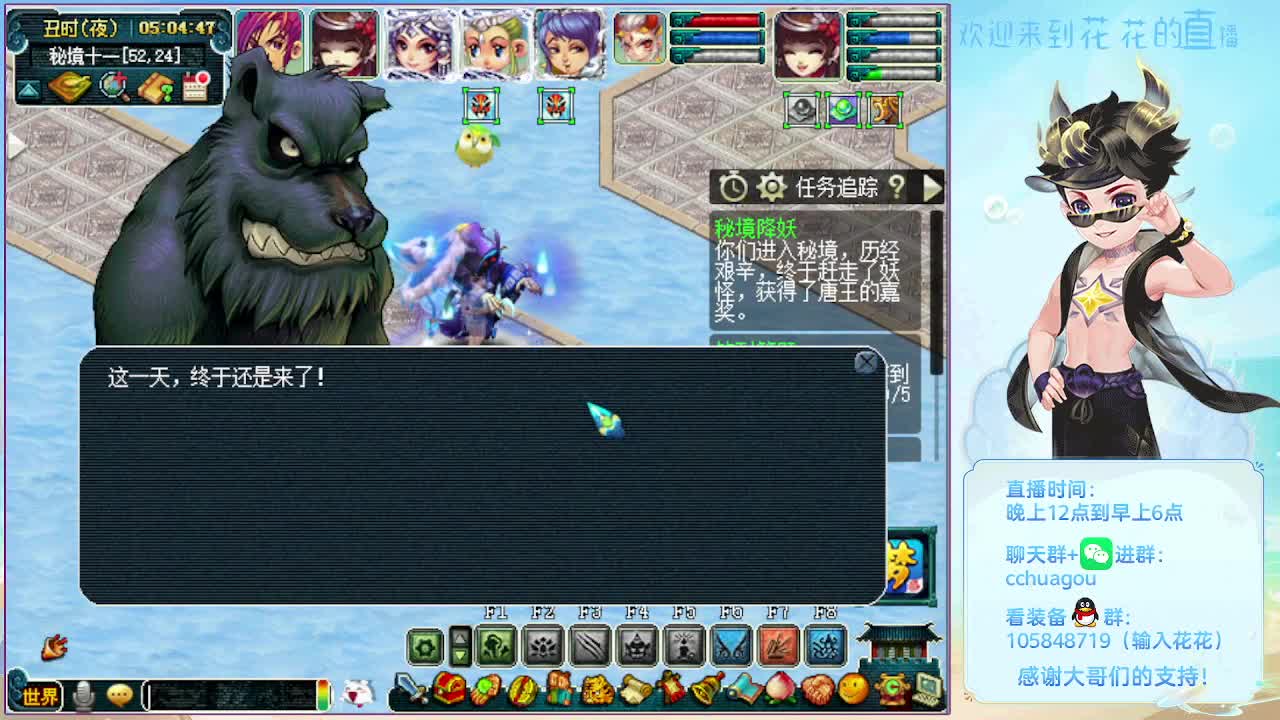
Task: Open the quest log book icon with green question mark
Action: point(155,88)
